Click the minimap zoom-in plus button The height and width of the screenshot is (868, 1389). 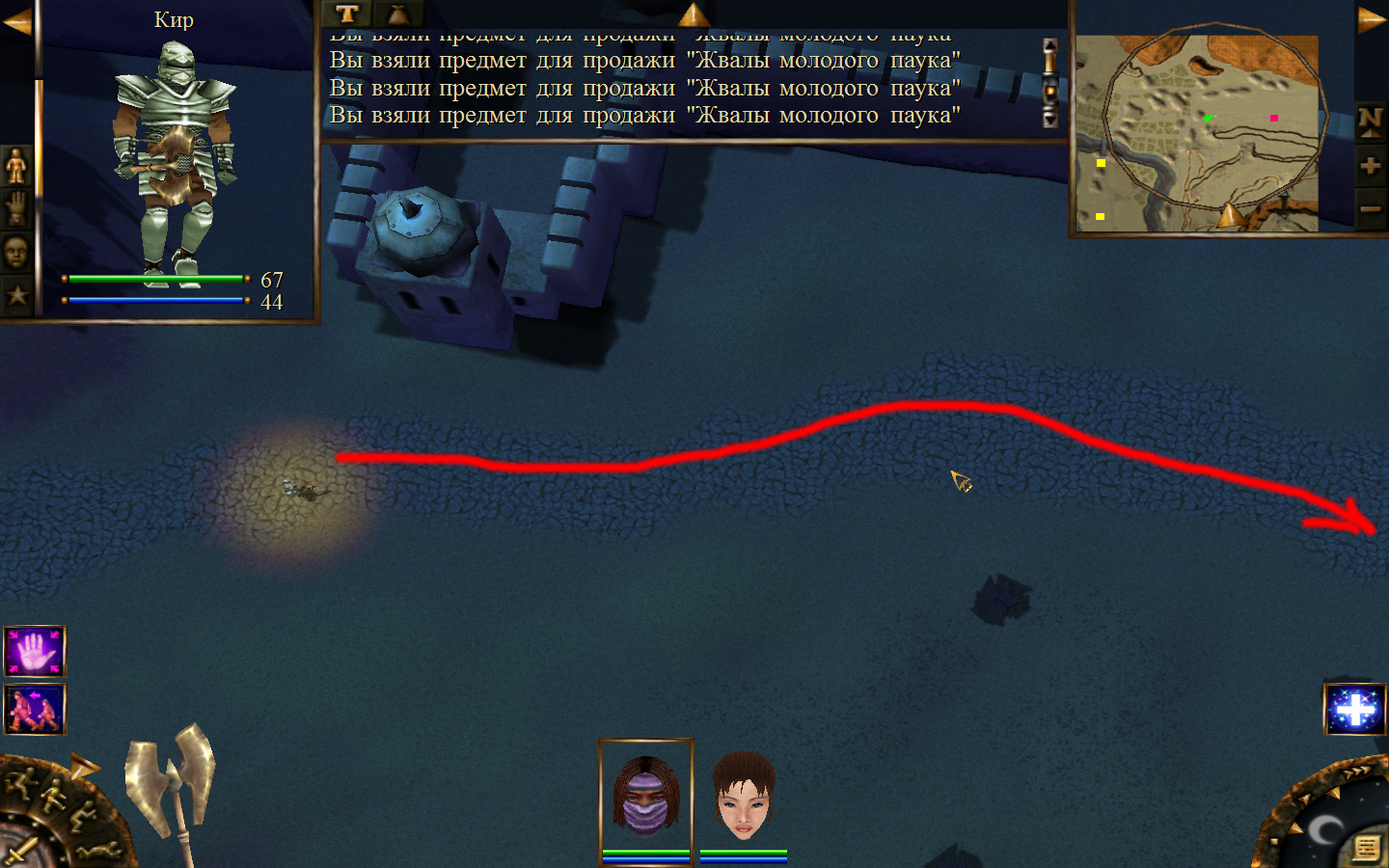click(1370, 166)
